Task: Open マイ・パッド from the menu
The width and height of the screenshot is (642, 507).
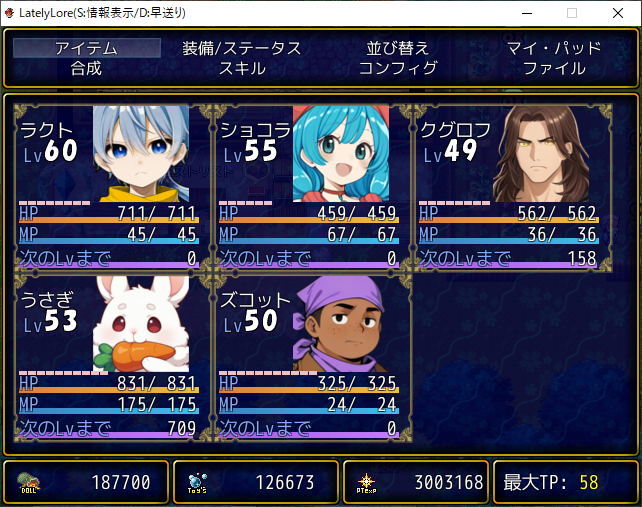Action: pos(553,48)
